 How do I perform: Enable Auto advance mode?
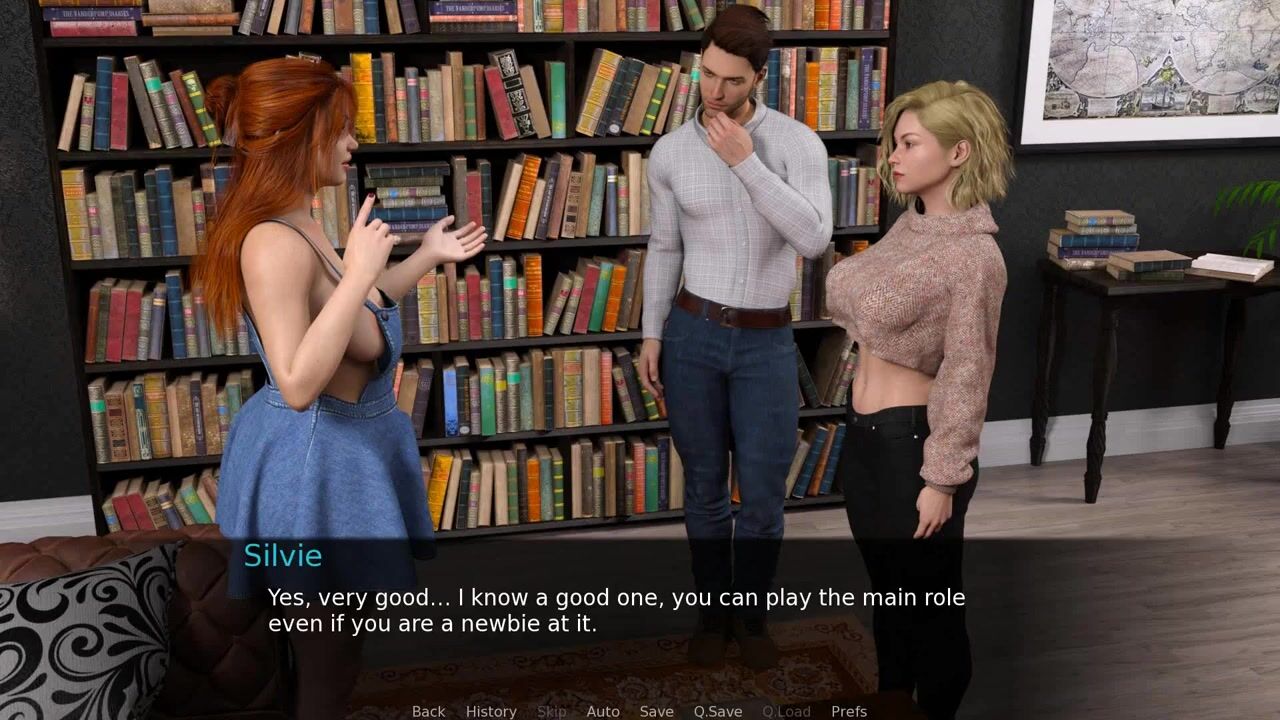[x=603, y=711]
